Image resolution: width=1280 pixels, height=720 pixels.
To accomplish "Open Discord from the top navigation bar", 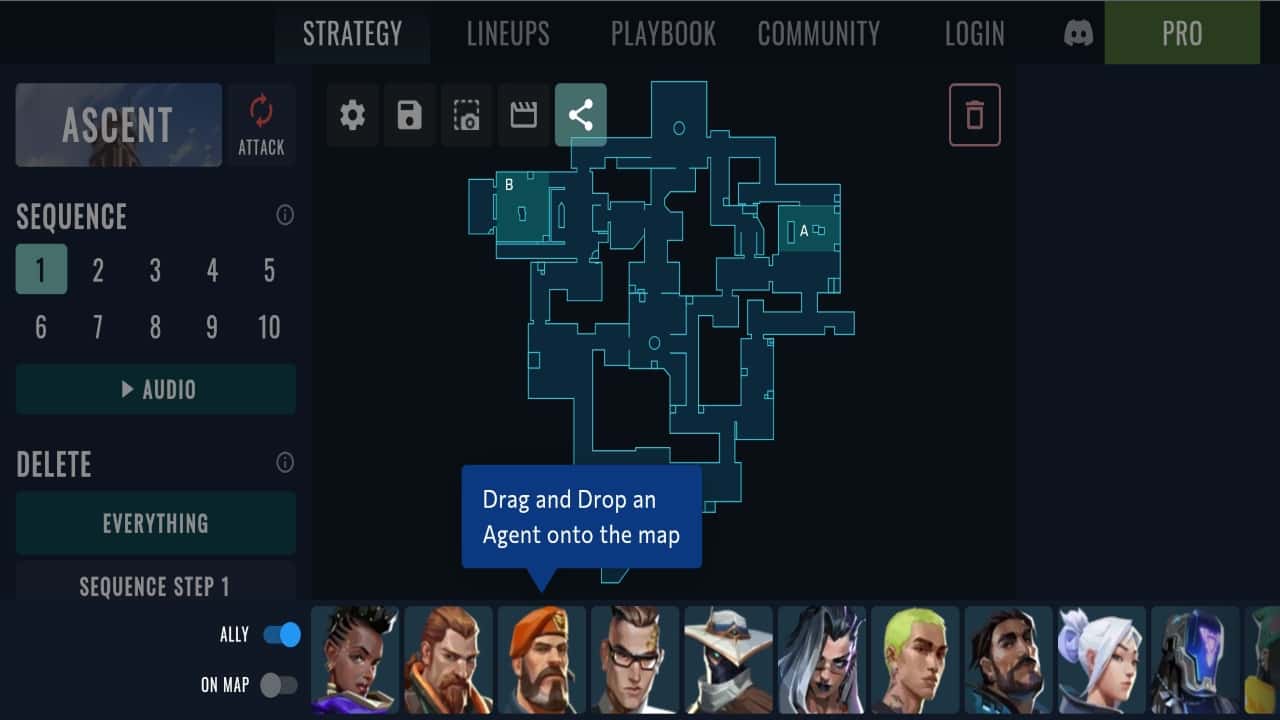I will [1075, 33].
